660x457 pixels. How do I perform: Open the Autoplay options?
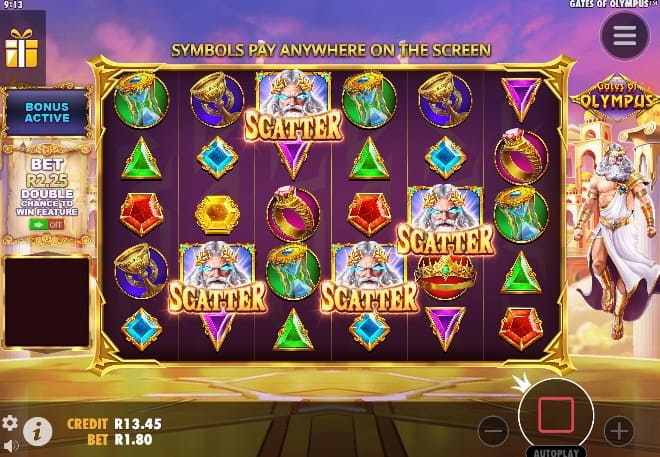(x=556, y=451)
